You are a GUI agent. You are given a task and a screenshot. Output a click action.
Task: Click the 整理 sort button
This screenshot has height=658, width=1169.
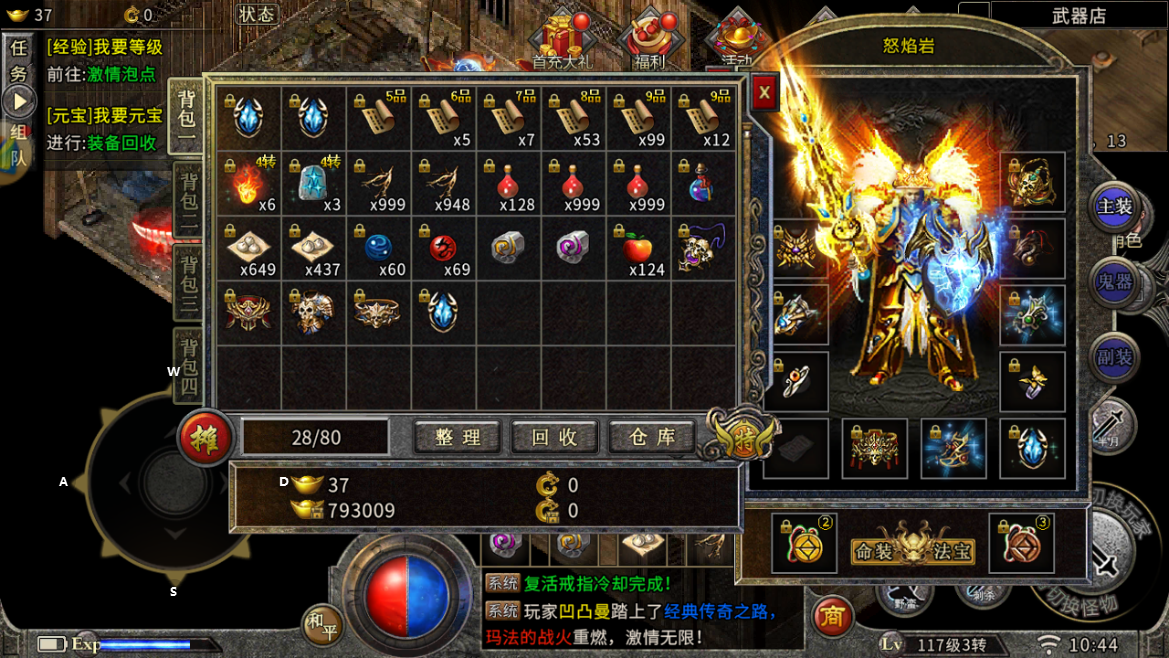pos(458,437)
